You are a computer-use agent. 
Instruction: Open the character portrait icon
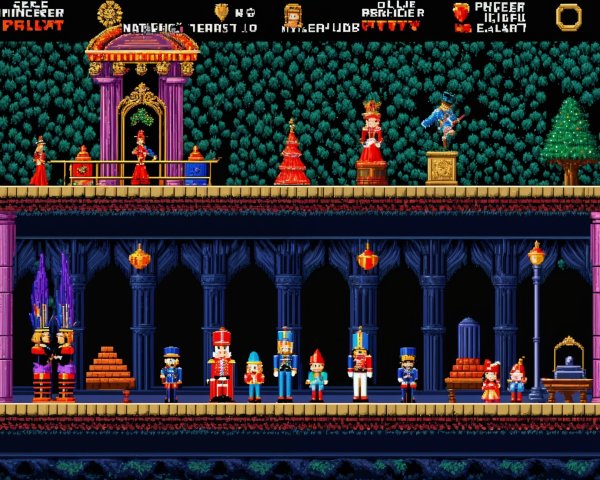293,14
